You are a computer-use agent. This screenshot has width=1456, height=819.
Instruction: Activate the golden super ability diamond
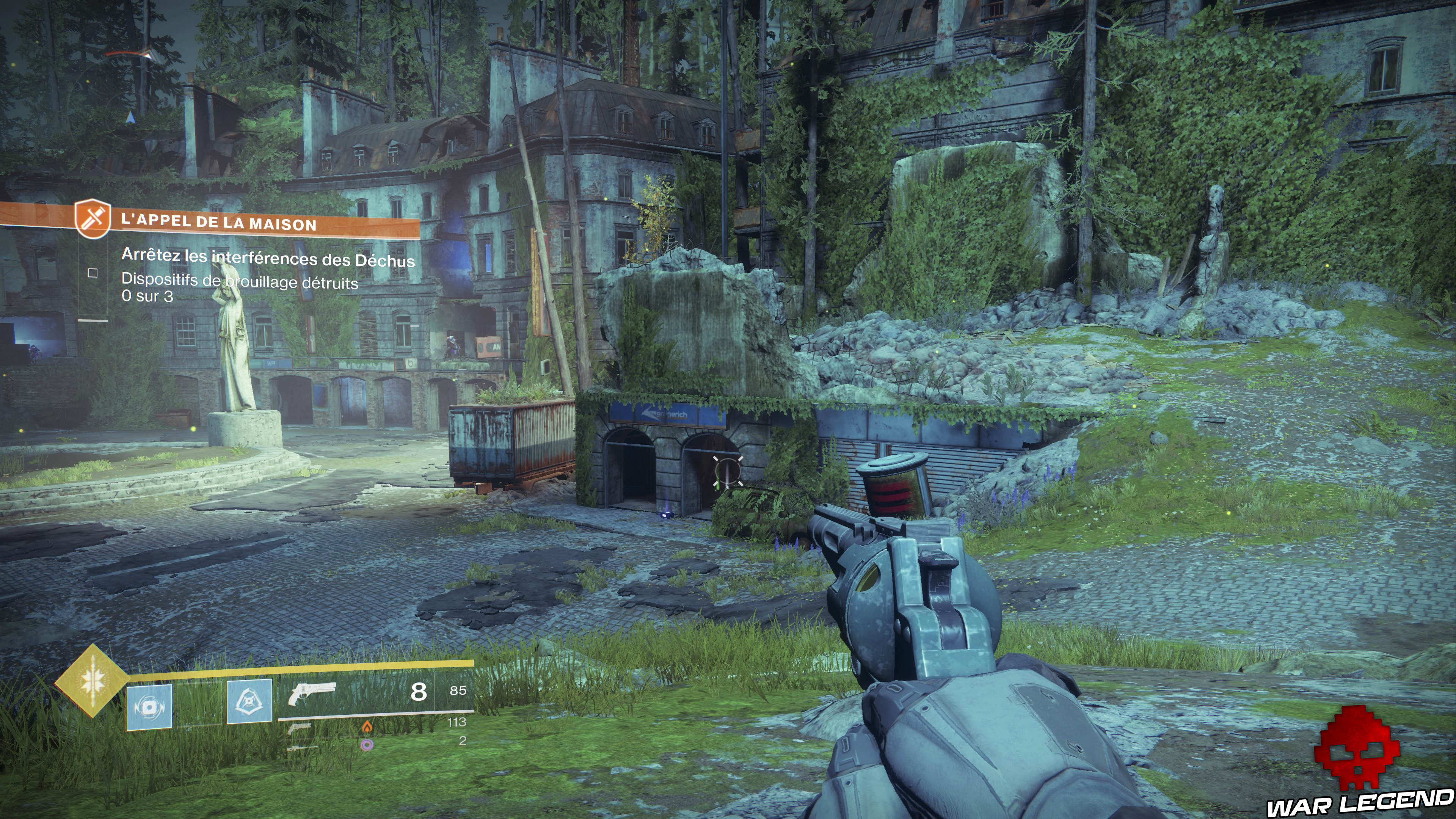tap(91, 681)
